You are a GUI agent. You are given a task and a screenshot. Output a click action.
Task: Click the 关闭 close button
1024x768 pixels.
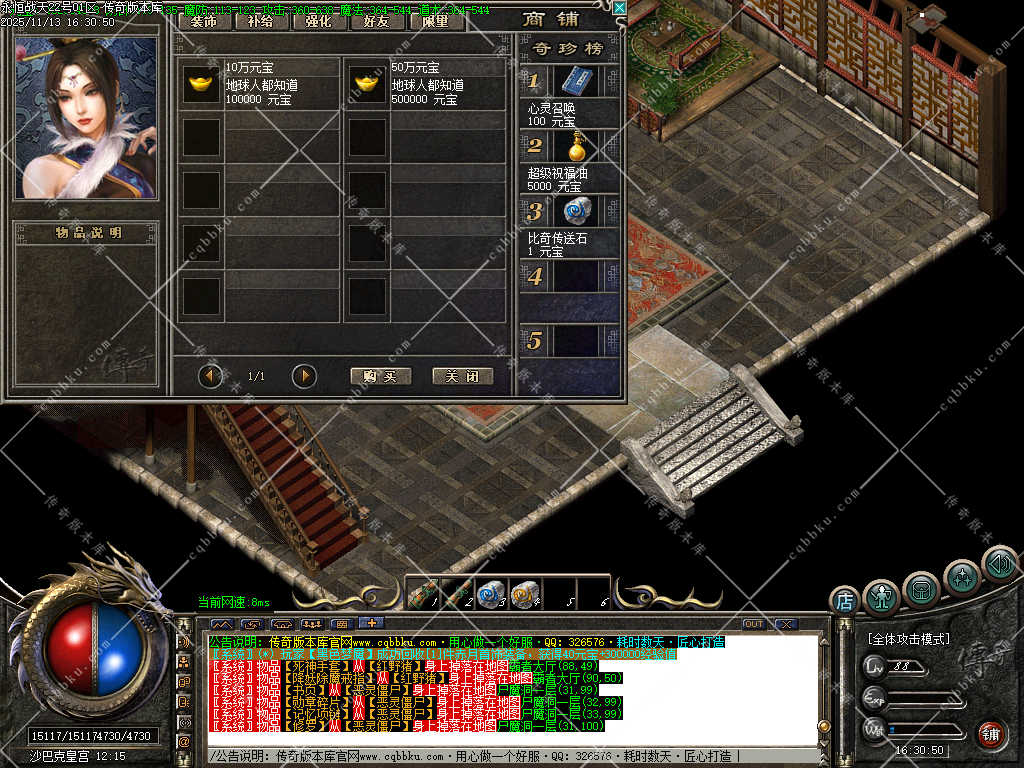pyautogui.click(x=463, y=376)
